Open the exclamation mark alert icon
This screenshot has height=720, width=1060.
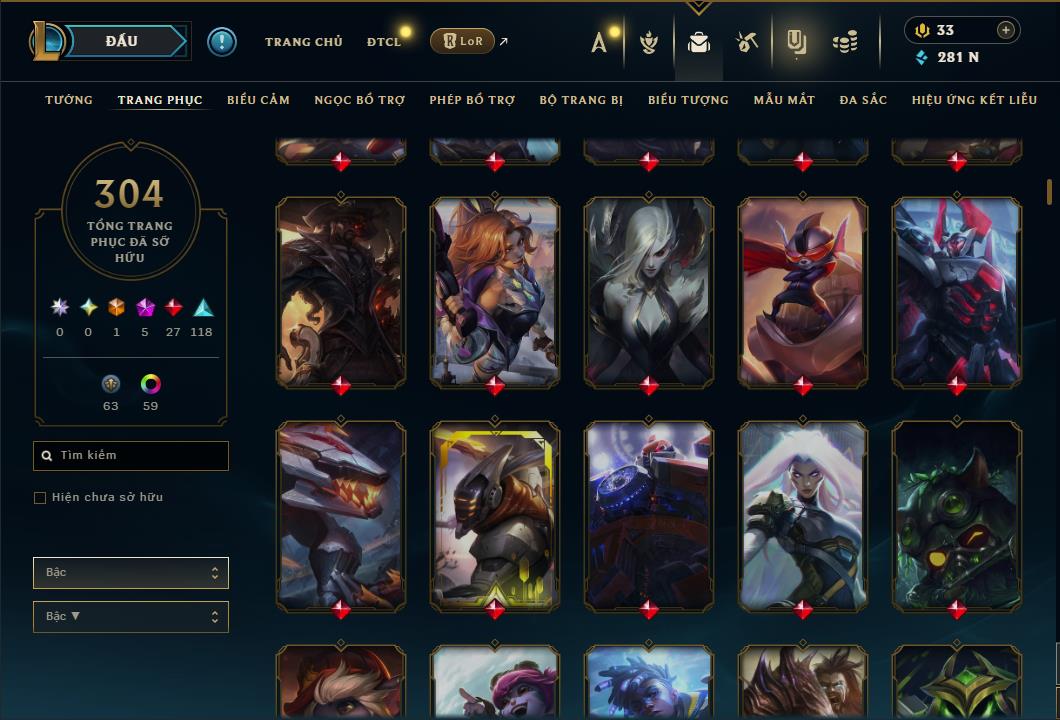click(x=222, y=41)
